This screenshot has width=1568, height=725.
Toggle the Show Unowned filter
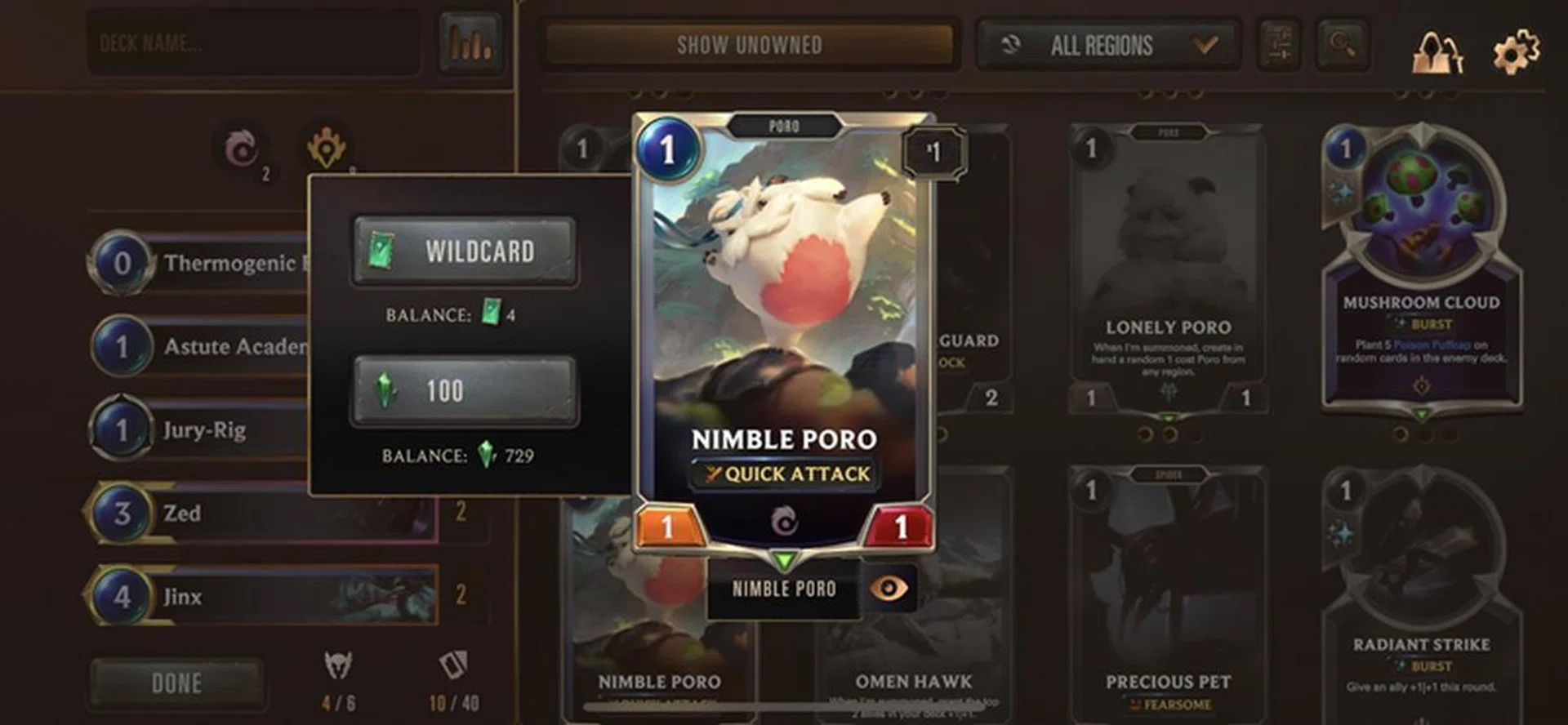click(749, 45)
